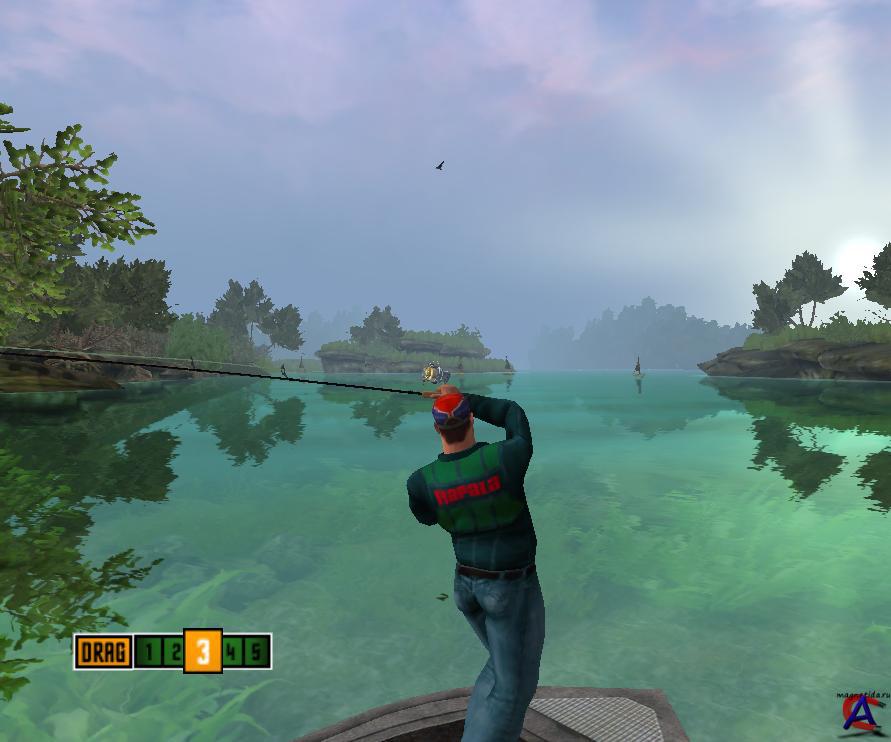Set drag level to 1

pyautogui.click(x=148, y=653)
